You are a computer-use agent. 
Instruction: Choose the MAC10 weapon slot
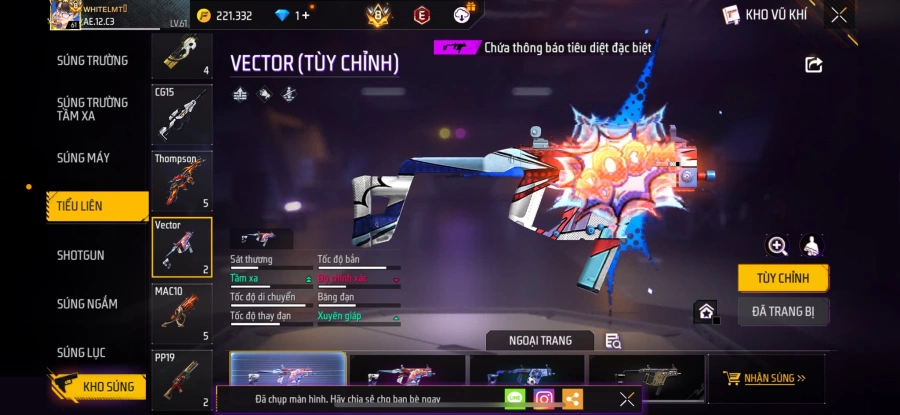tap(182, 313)
